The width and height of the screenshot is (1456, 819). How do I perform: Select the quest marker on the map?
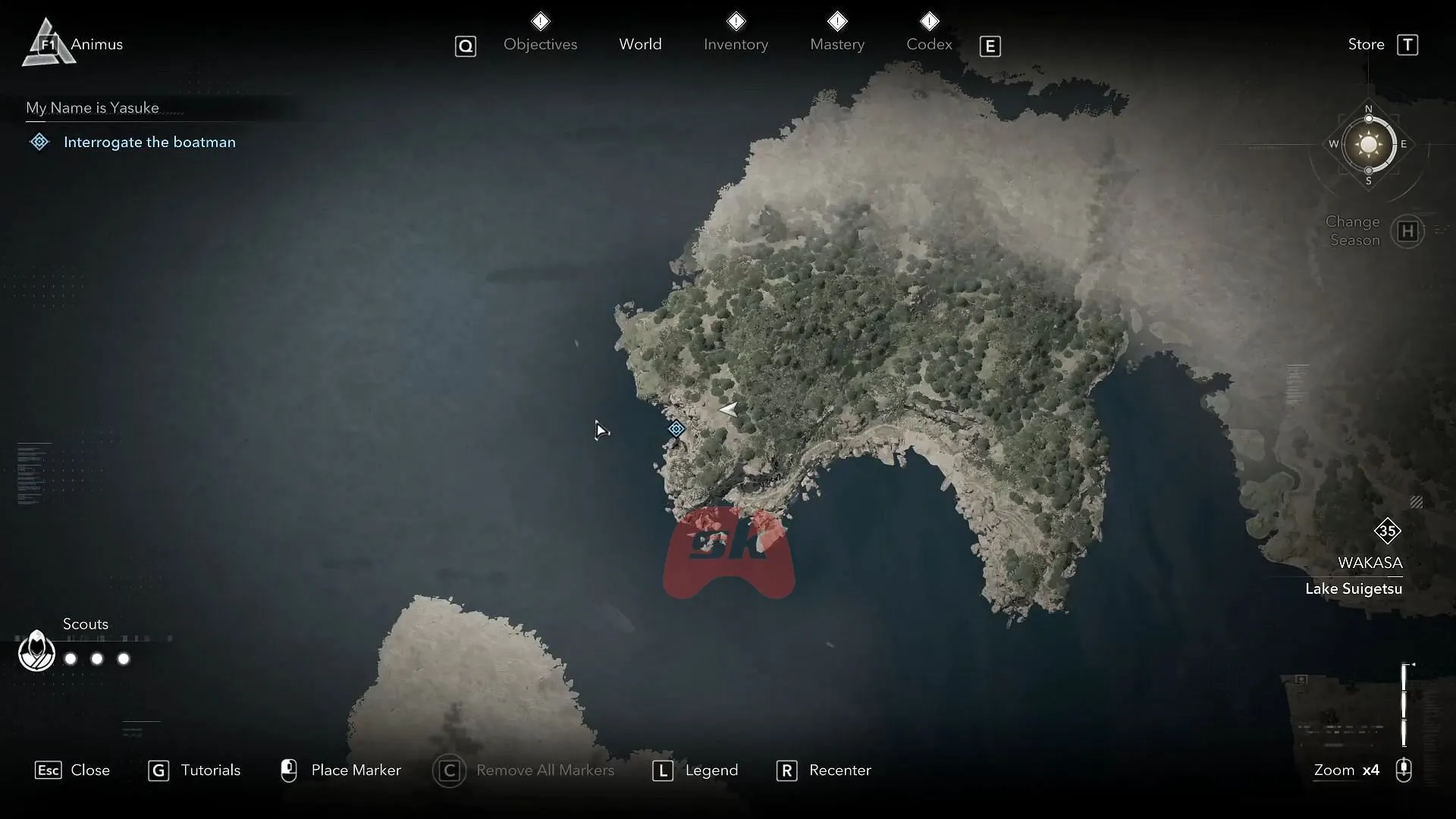click(676, 428)
